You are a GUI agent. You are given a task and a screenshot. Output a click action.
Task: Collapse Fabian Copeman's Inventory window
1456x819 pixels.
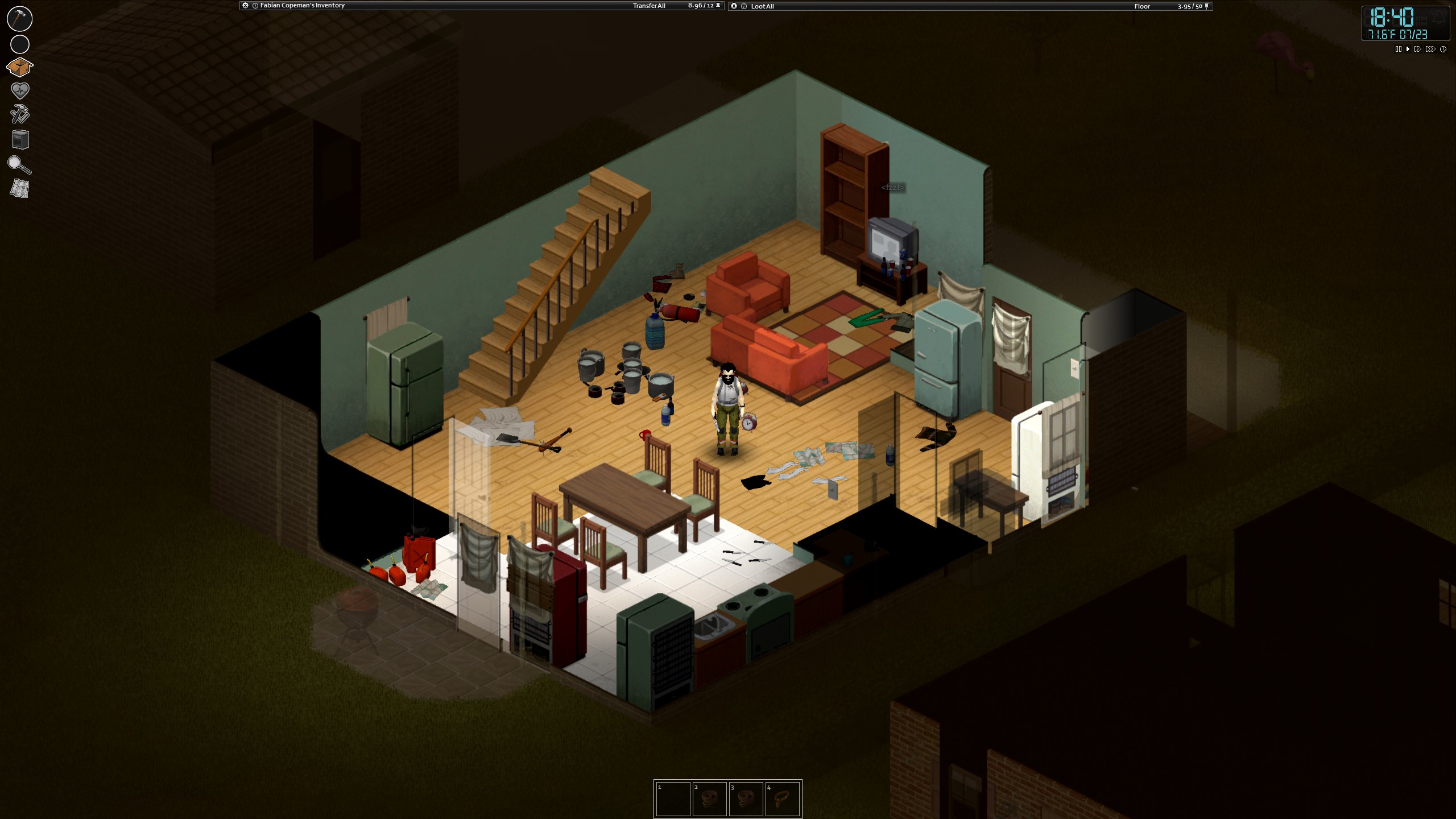tap(246, 6)
